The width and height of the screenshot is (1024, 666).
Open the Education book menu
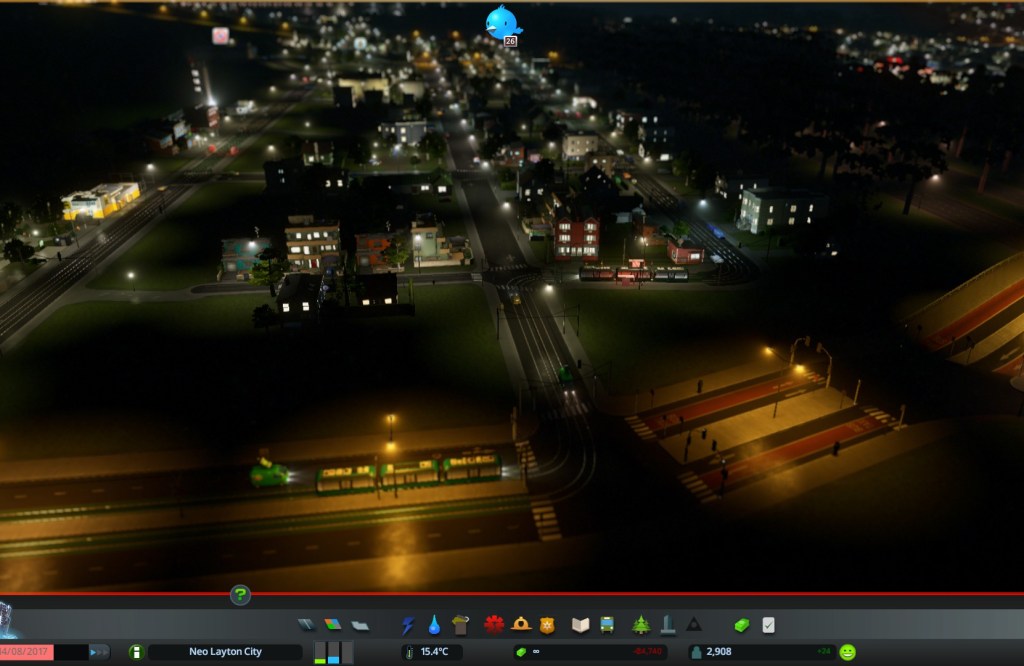[581, 625]
